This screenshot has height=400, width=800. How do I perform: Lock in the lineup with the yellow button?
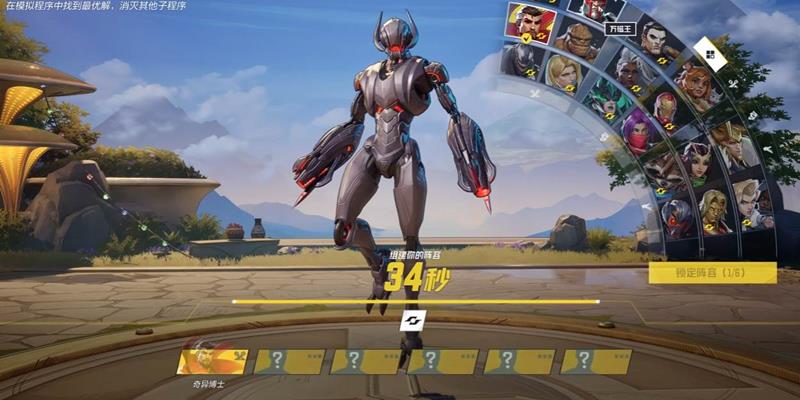[x=712, y=272]
